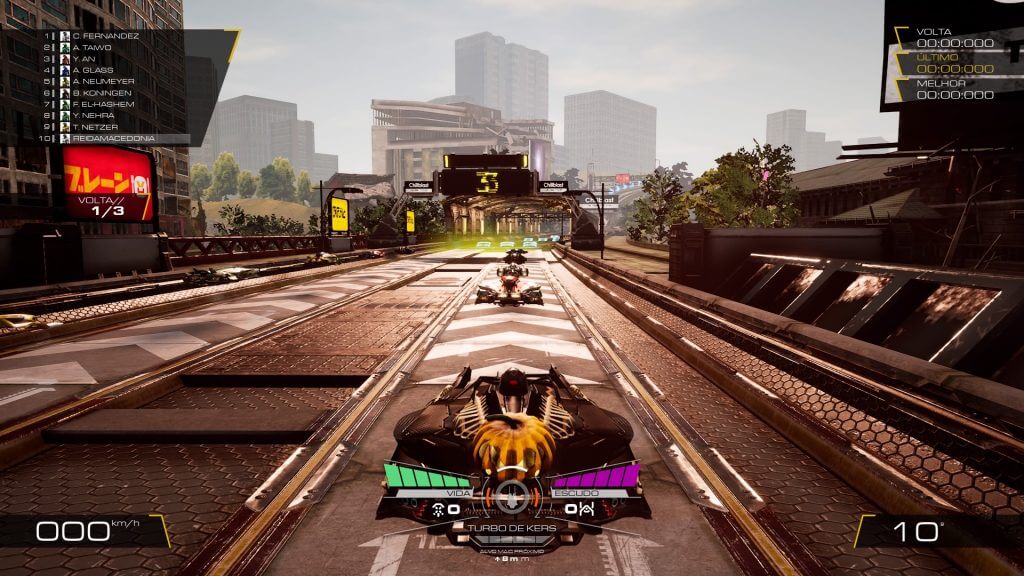Select the skull icon beneath Vida
The width and height of the screenshot is (1024, 576).
tap(440, 510)
